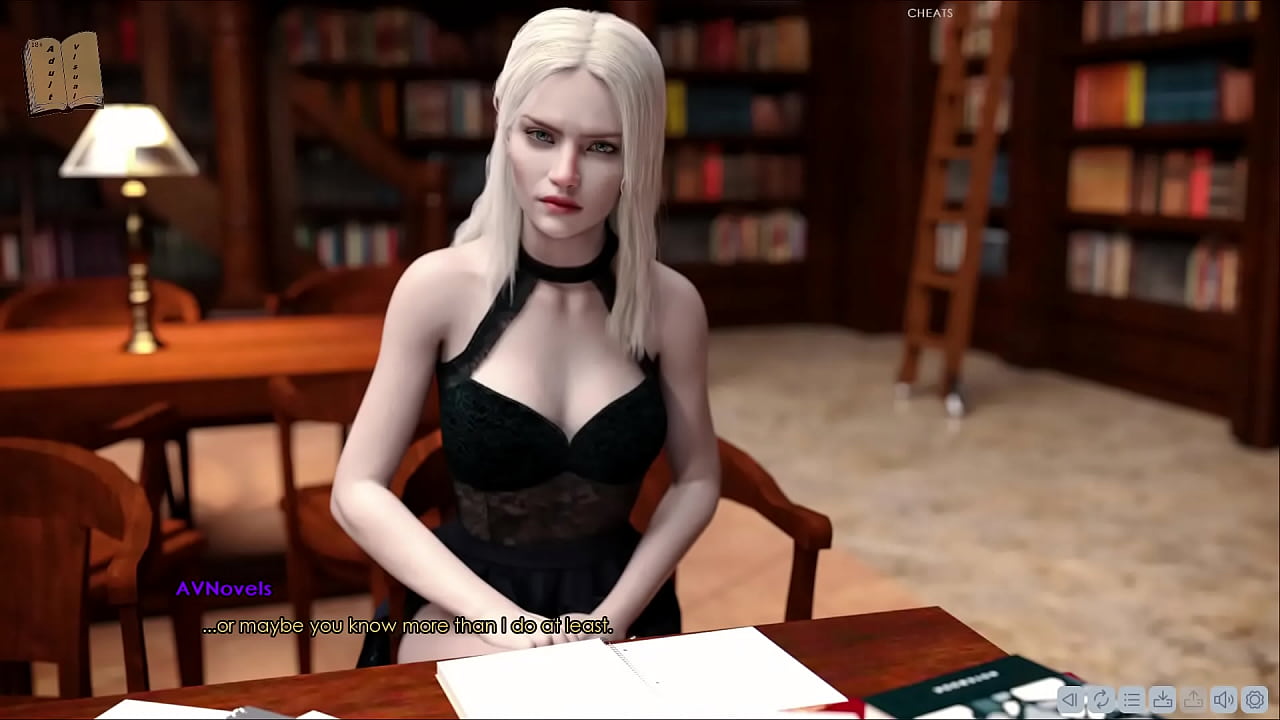1280x720 pixels.
Task: Click the AVNovels link
Action: (x=222, y=588)
